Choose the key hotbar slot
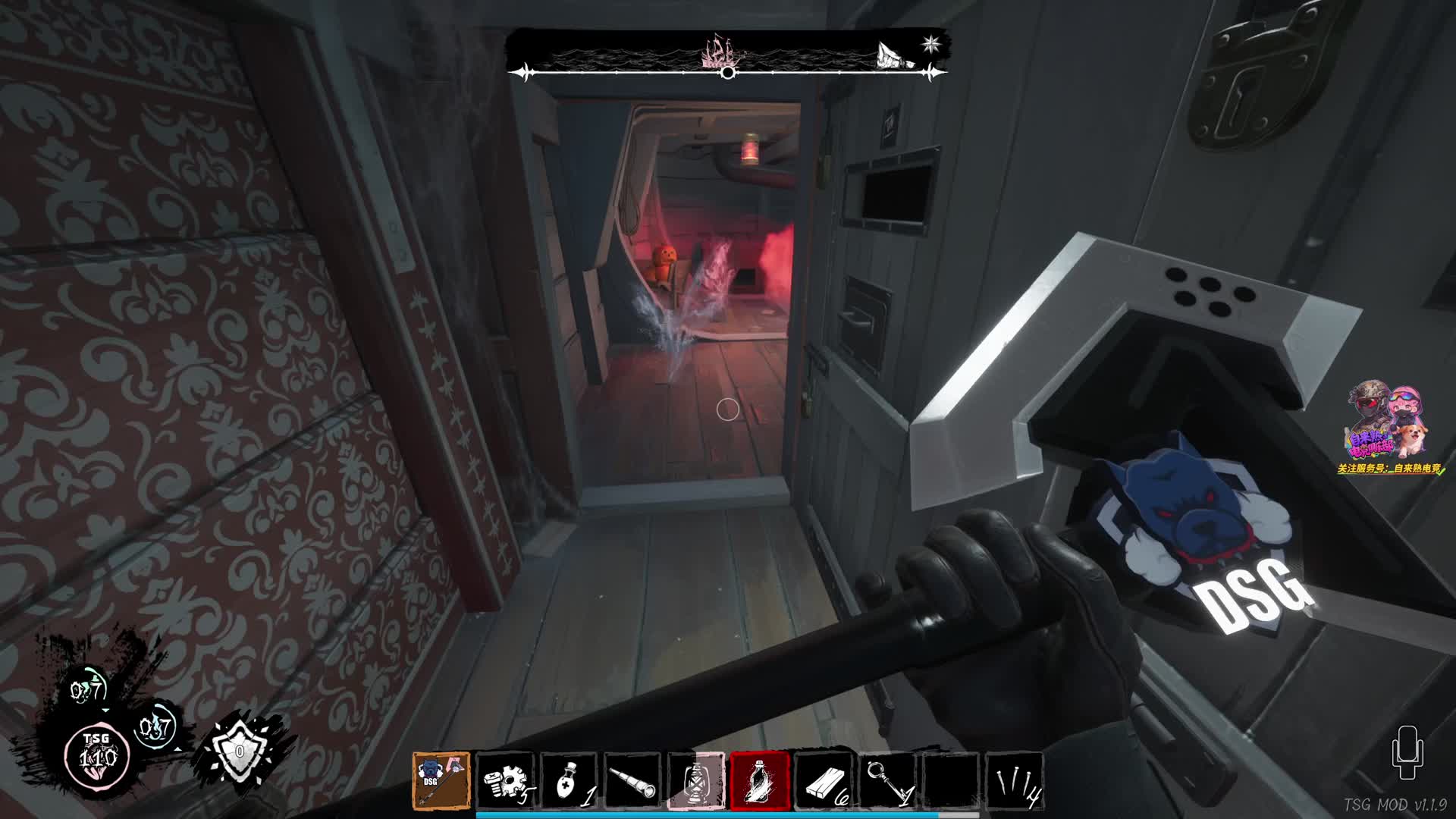 click(x=888, y=781)
